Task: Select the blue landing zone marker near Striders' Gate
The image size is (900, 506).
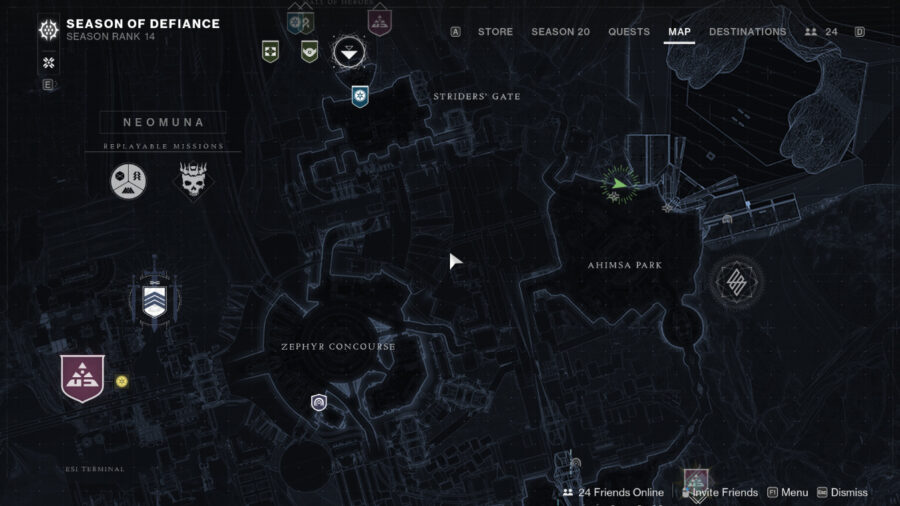Action: pos(360,96)
